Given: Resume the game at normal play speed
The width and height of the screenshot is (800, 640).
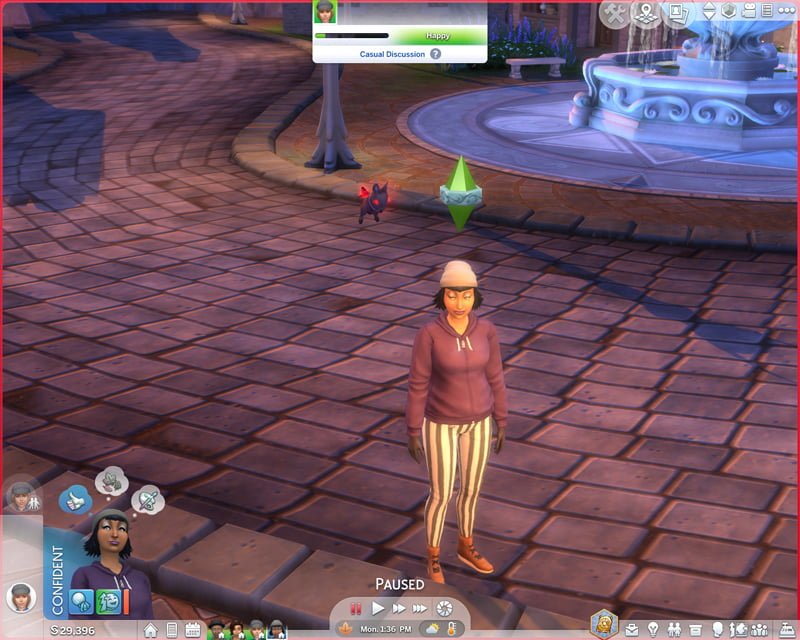Looking at the screenshot, I should [x=378, y=607].
